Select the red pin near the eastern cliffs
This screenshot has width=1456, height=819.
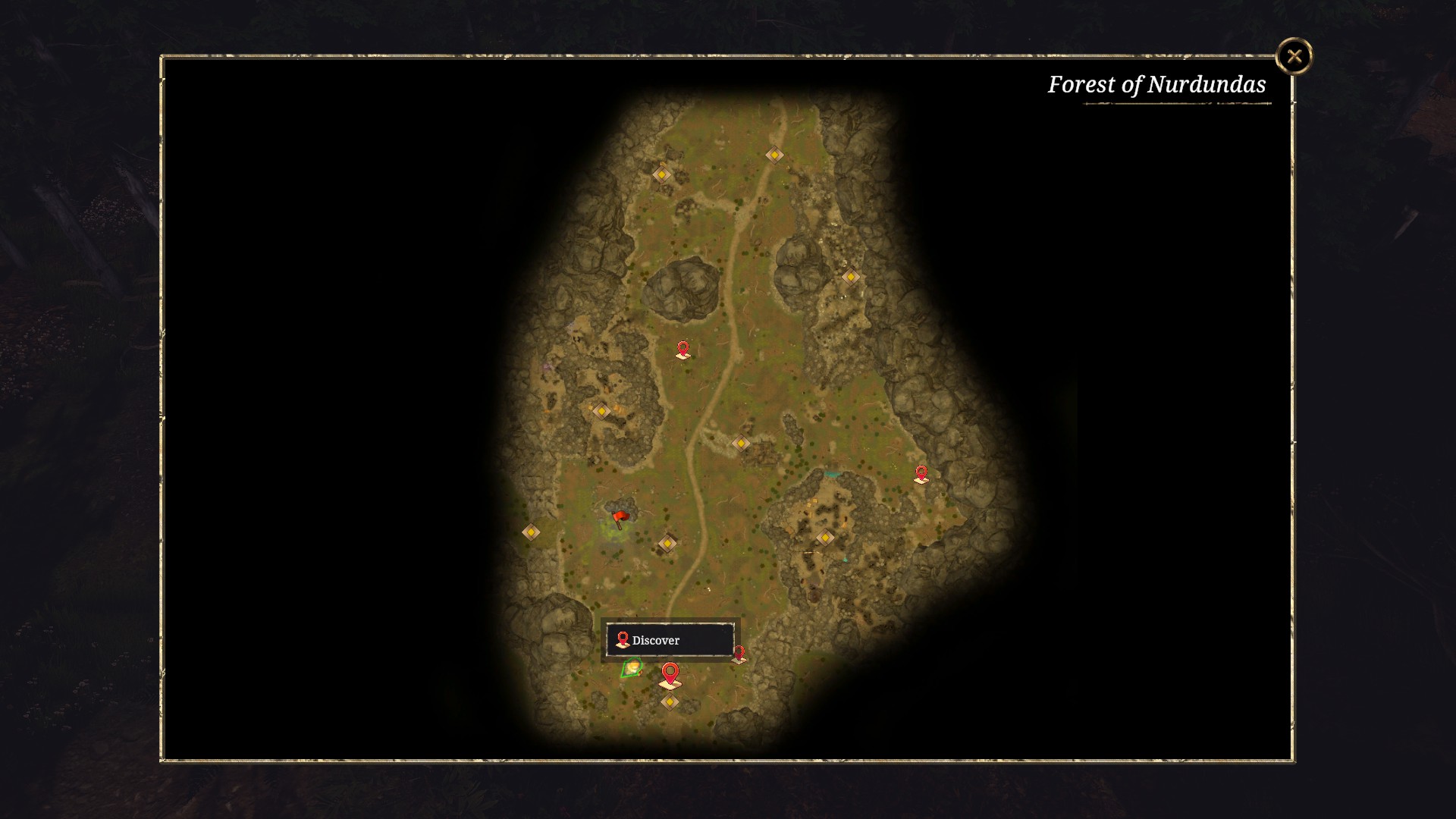coord(922,472)
